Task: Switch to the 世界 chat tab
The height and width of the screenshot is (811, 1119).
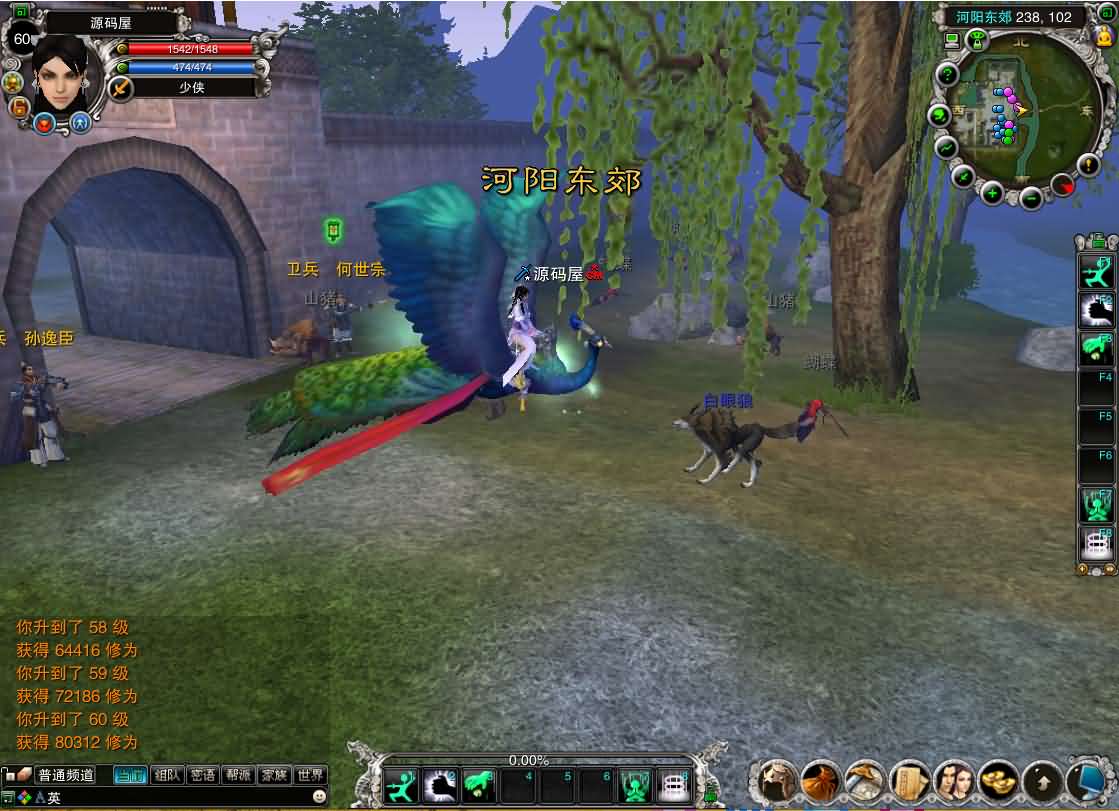Action: point(310,775)
